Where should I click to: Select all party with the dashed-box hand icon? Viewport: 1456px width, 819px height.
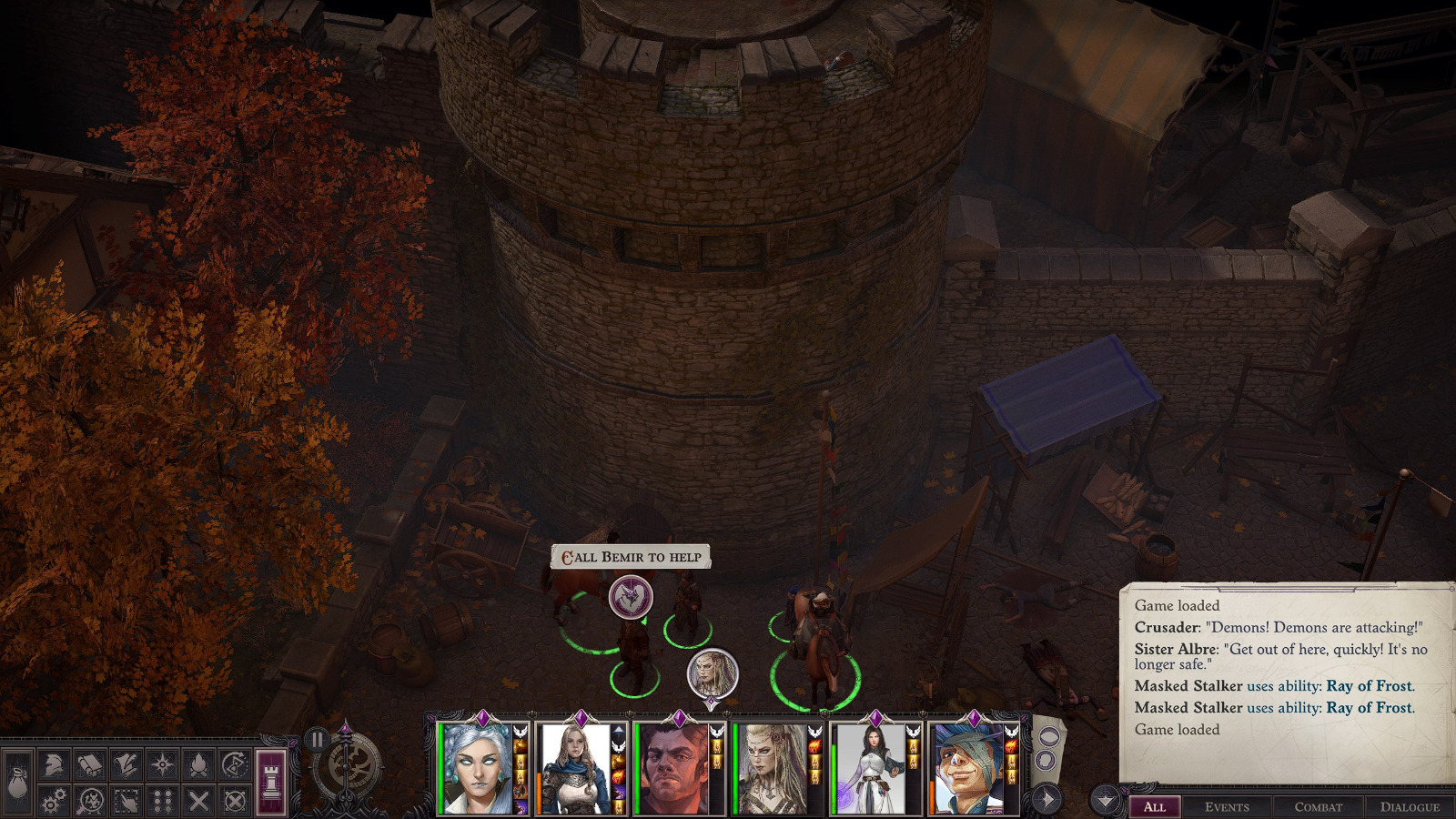(x=126, y=801)
